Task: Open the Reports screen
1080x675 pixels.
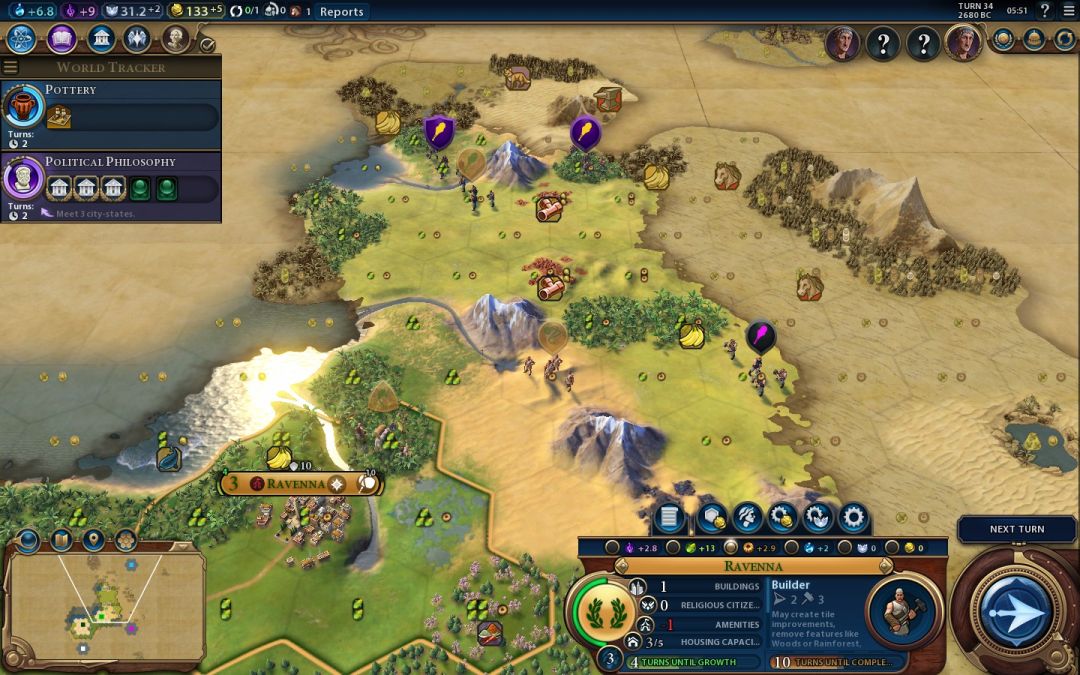Action: (342, 12)
